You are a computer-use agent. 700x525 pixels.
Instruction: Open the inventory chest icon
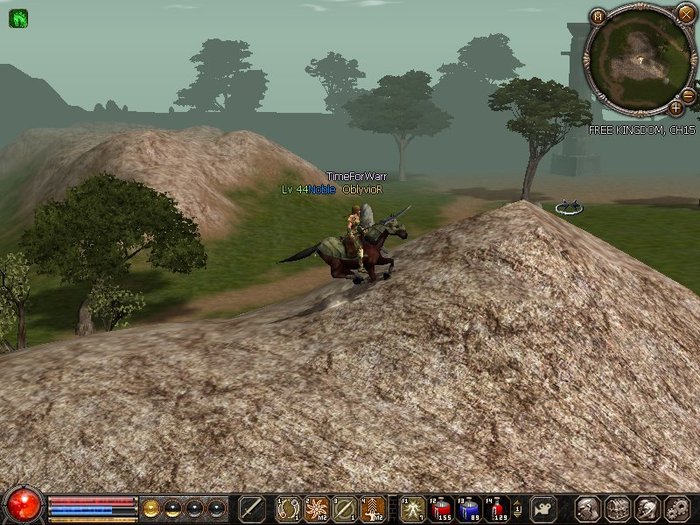[618, 507]
